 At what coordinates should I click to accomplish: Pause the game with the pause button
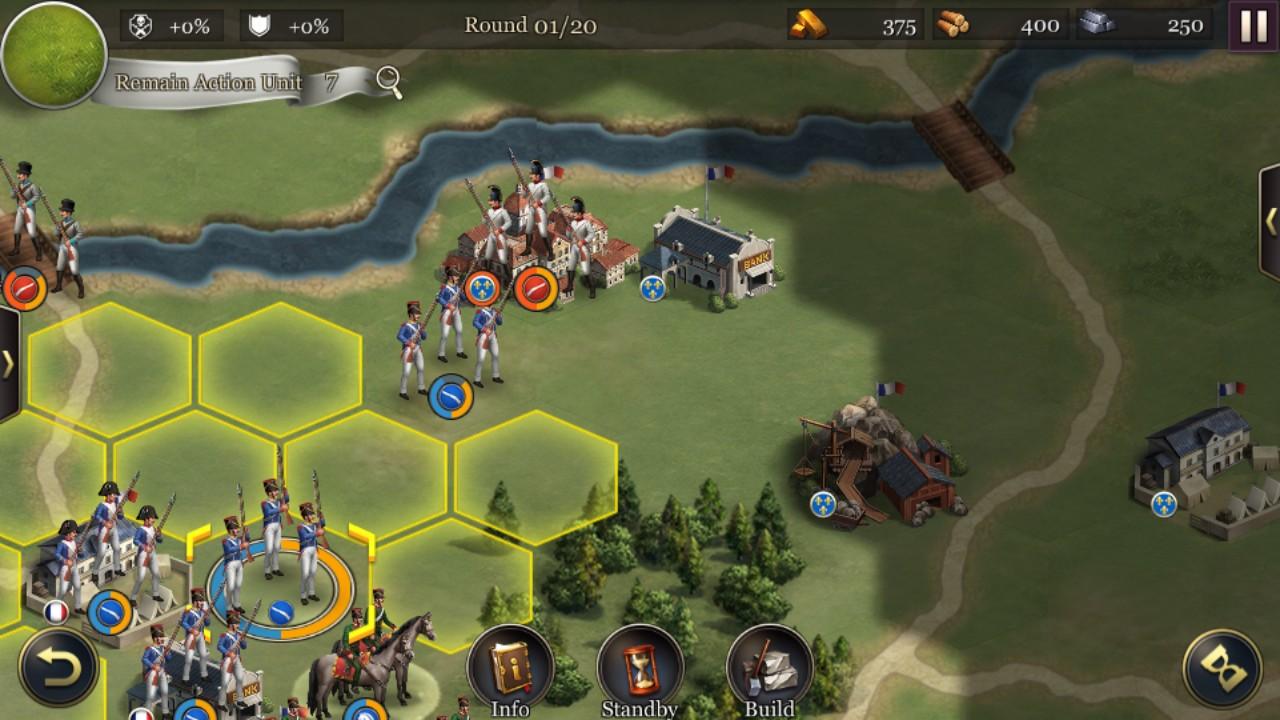pos(1253,26)
